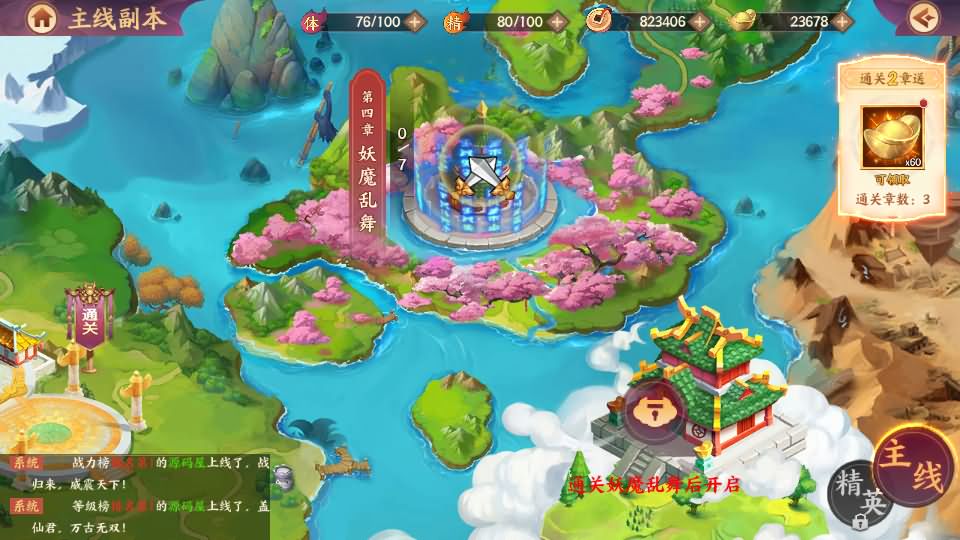Buy gold ingots with the plus button
This screenshot has height=540, width=960.
(842, 21)
